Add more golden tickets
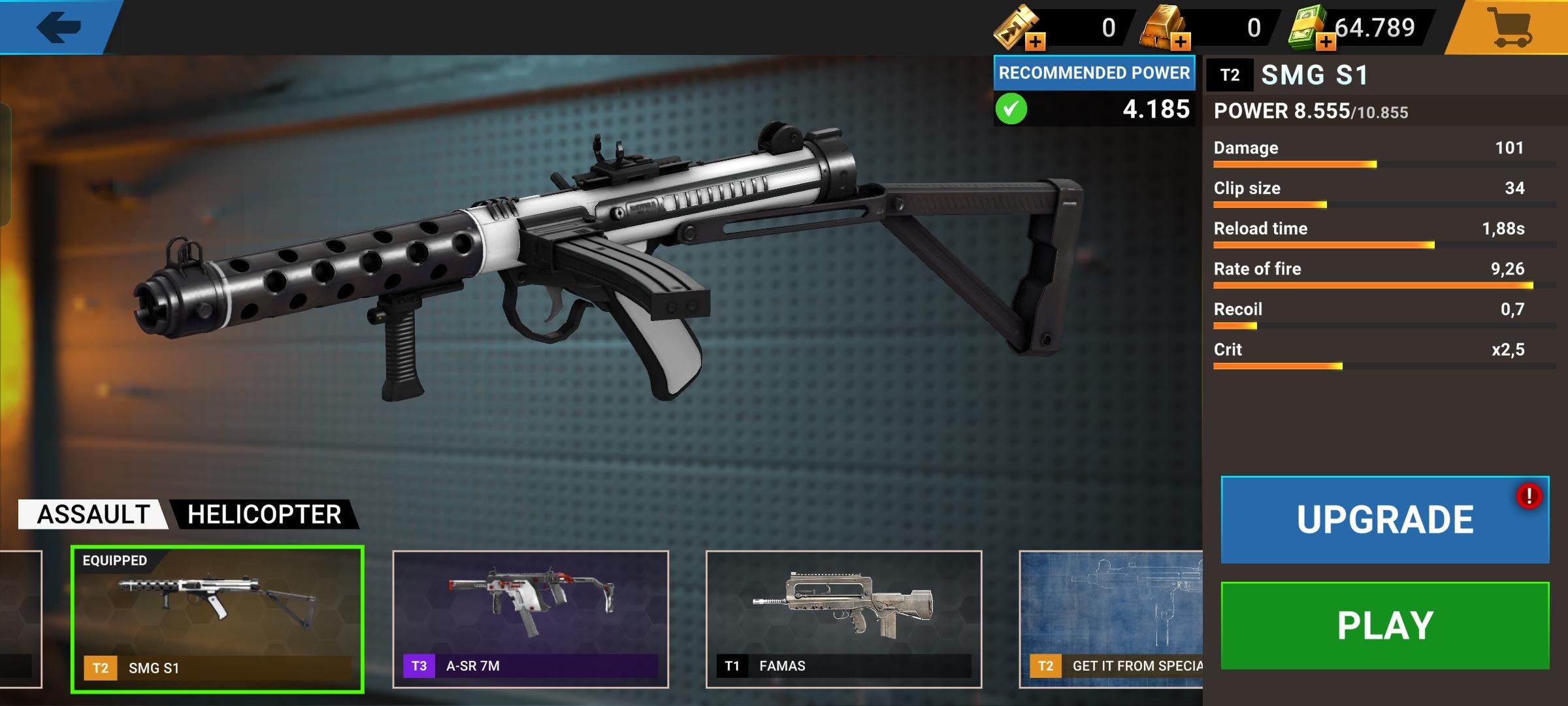Viewport: 1568px width, 706px height. tap(1036, 42)
